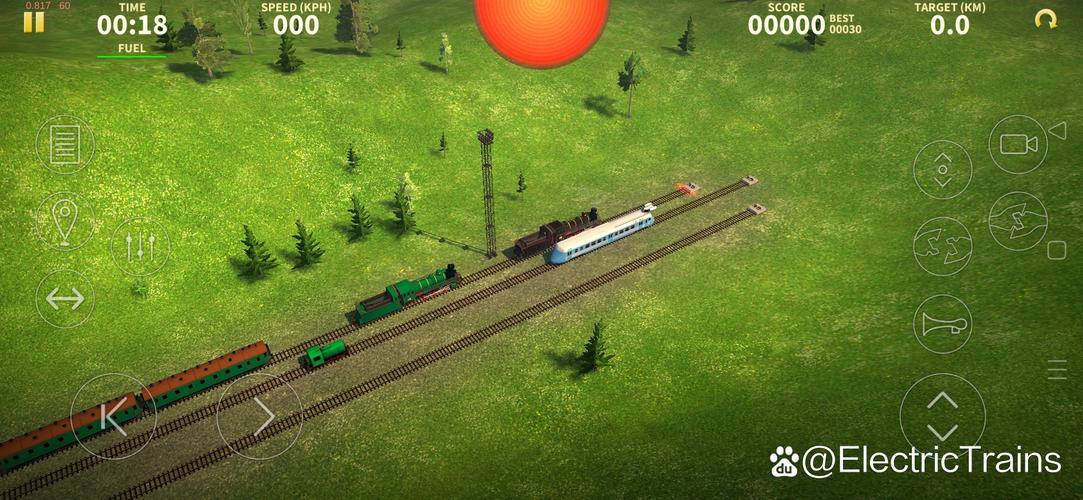The height and width of the screenshot is (500, 1083).
Task: Open the sliders settings icon
Action: click(140, 246)
